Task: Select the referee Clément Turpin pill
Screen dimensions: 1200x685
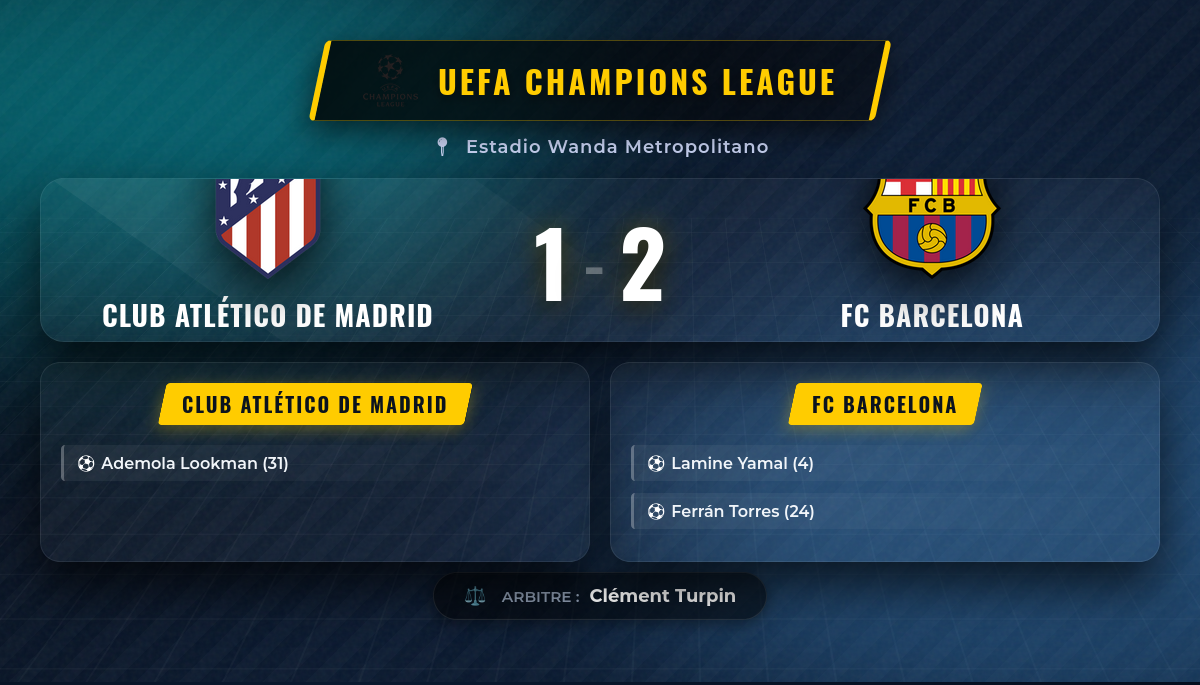Action: click(x=600, y=596)
